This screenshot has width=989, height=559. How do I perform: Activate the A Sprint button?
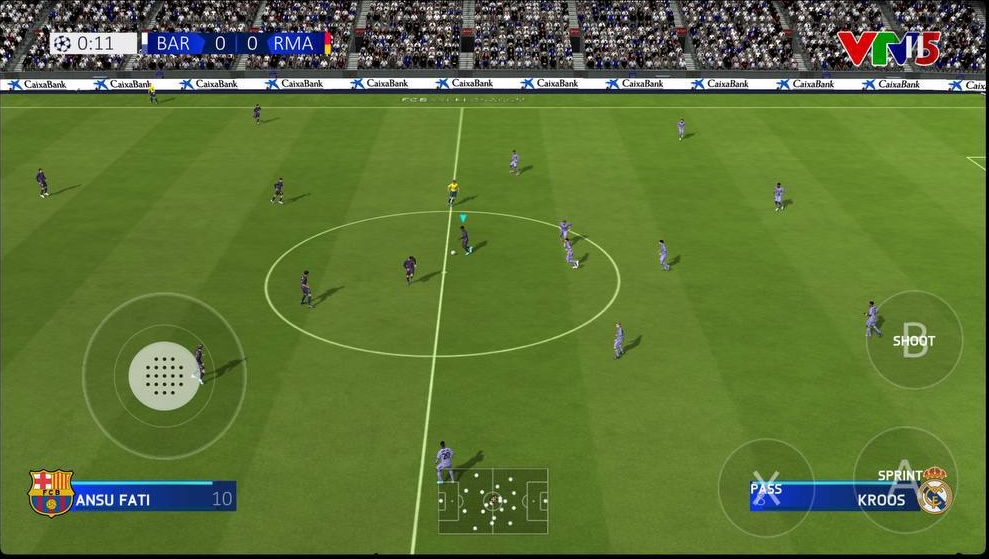click(x=901, y=476)
